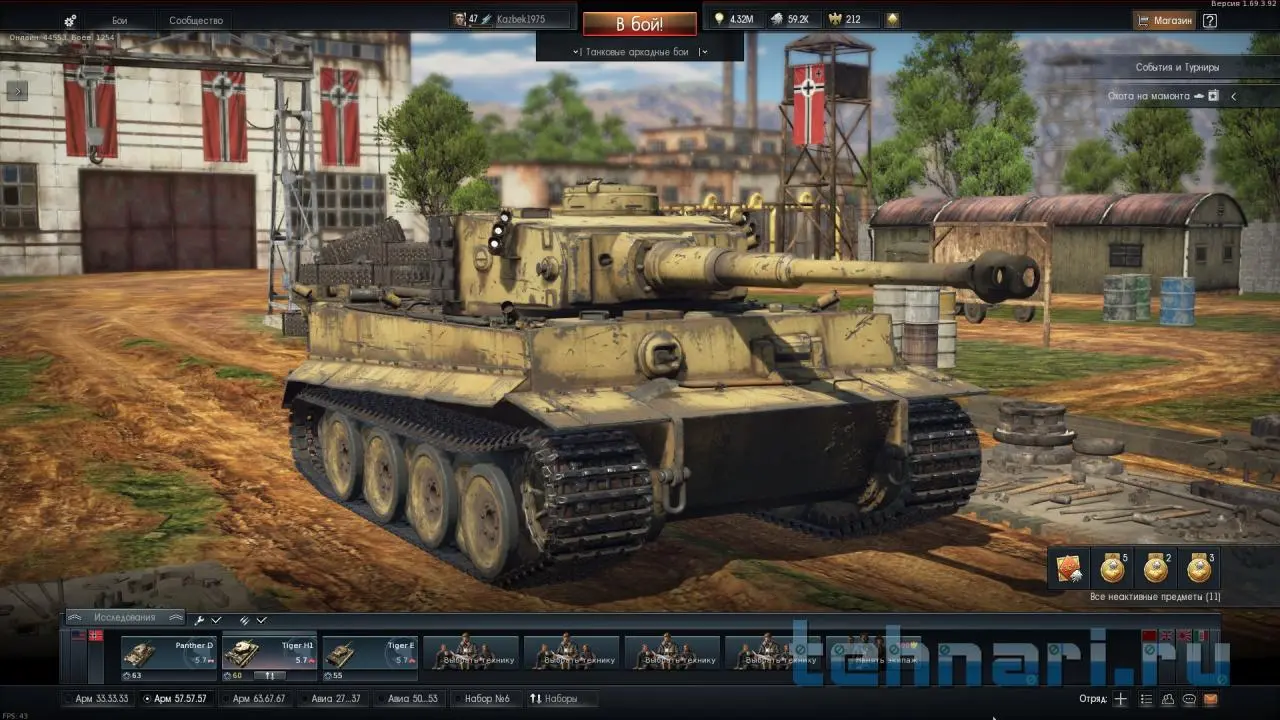Select the Tiger H1 vehicle slot

pyautogui.click(x=269, y=655)
